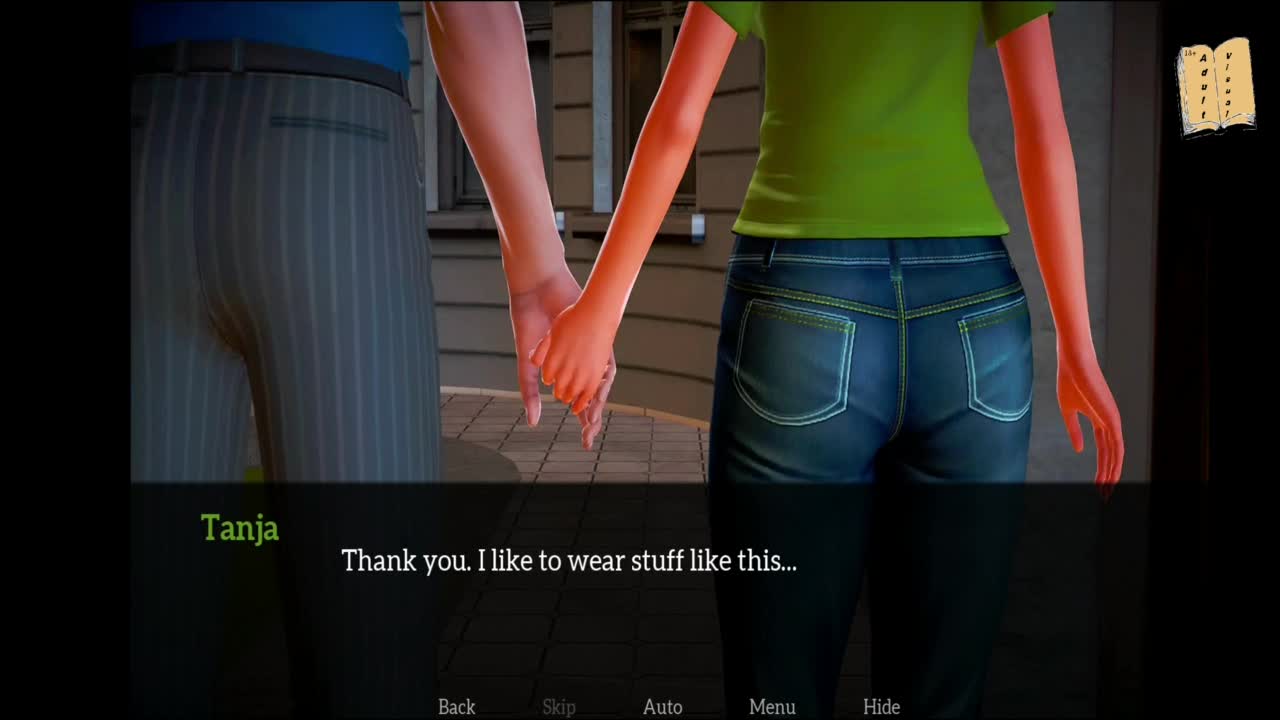Hide the dialogue text box

pyautogui.click(x=881, y=707)
